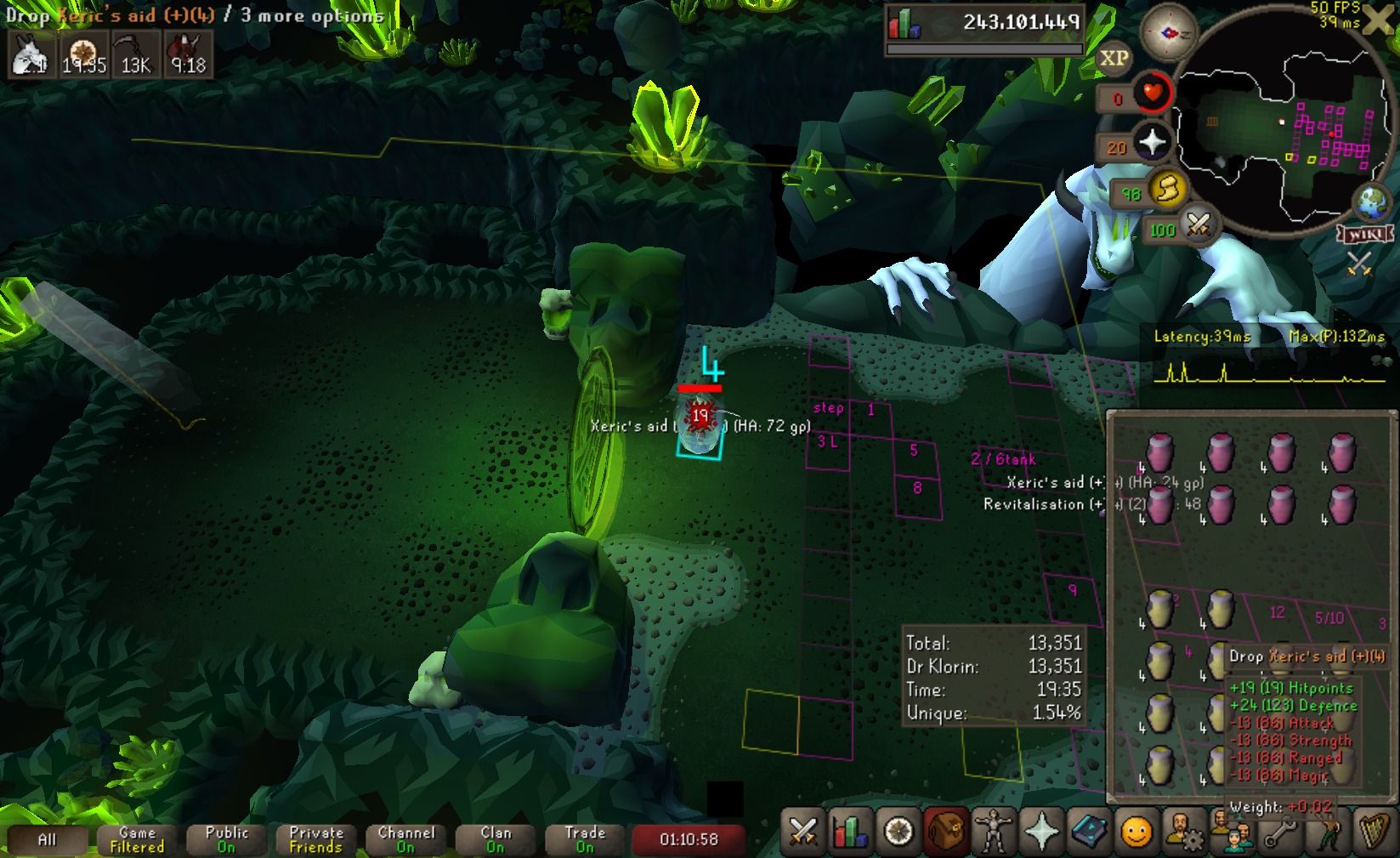Open the Combat Options tab
The height and width of the screenshot is (858, 1400).
click(802, 832)
